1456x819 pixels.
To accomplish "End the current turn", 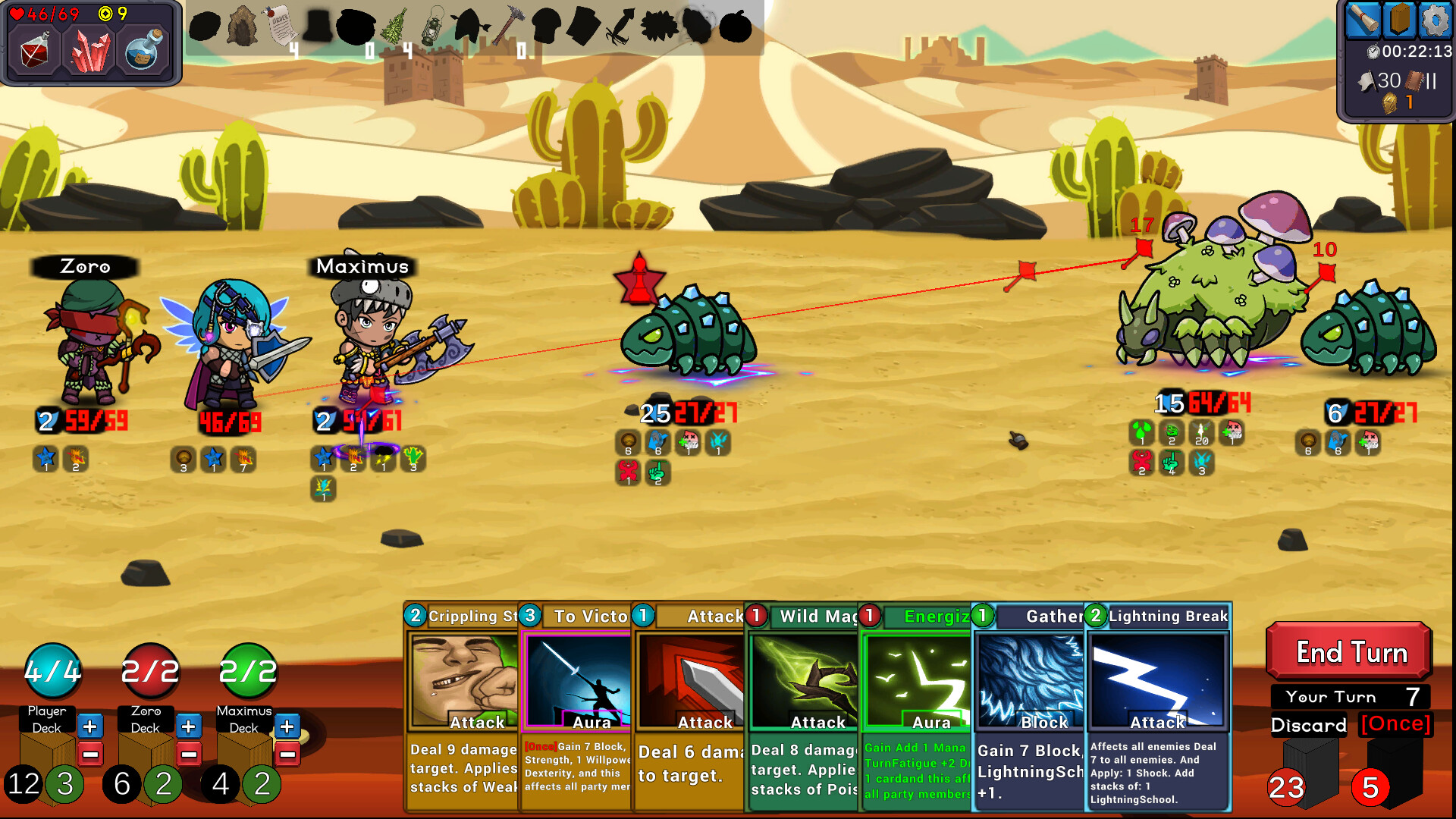I will pos(1350,652).
